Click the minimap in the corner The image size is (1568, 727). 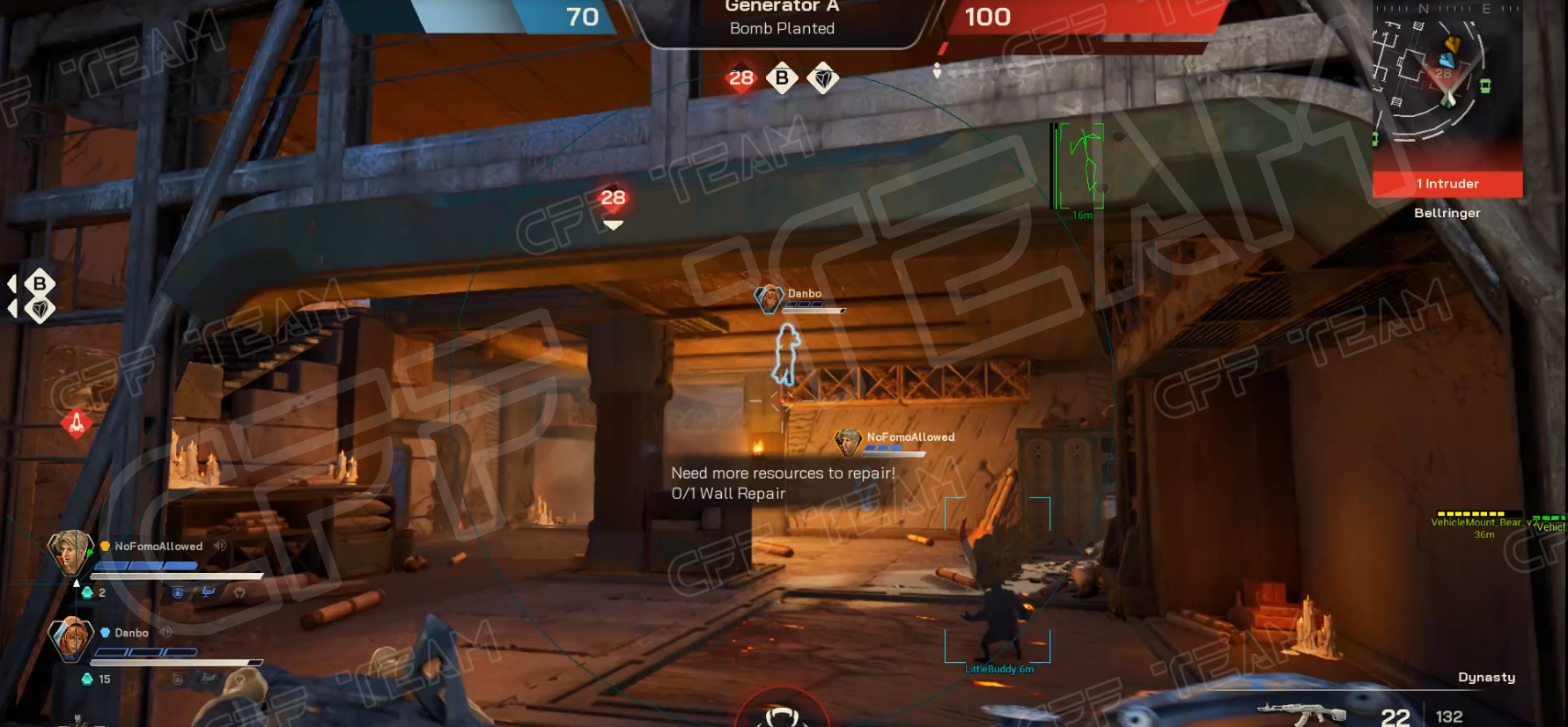tap(1446, 84)
